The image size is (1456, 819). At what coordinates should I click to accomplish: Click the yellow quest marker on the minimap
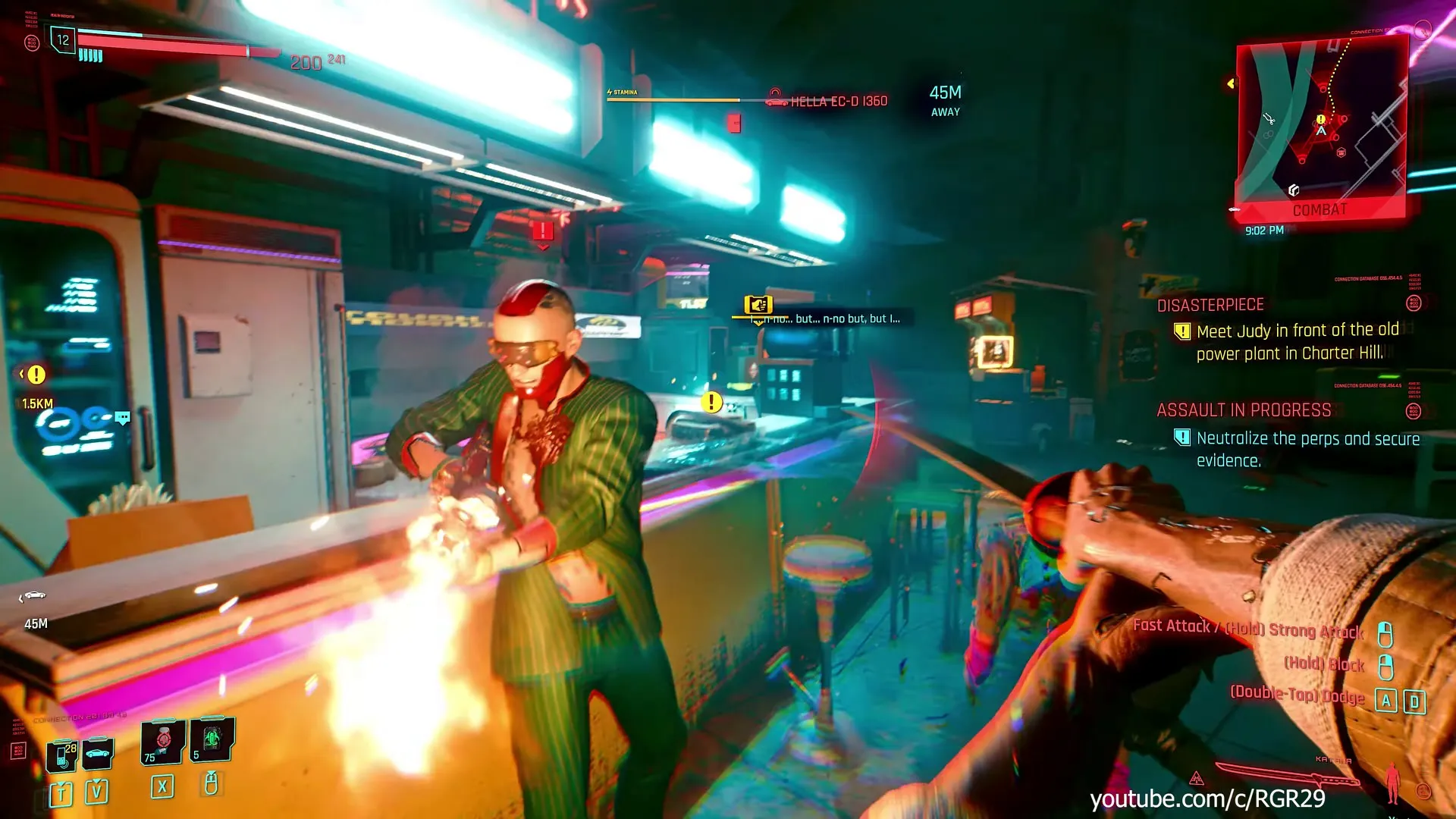[x=1320, y=119]
